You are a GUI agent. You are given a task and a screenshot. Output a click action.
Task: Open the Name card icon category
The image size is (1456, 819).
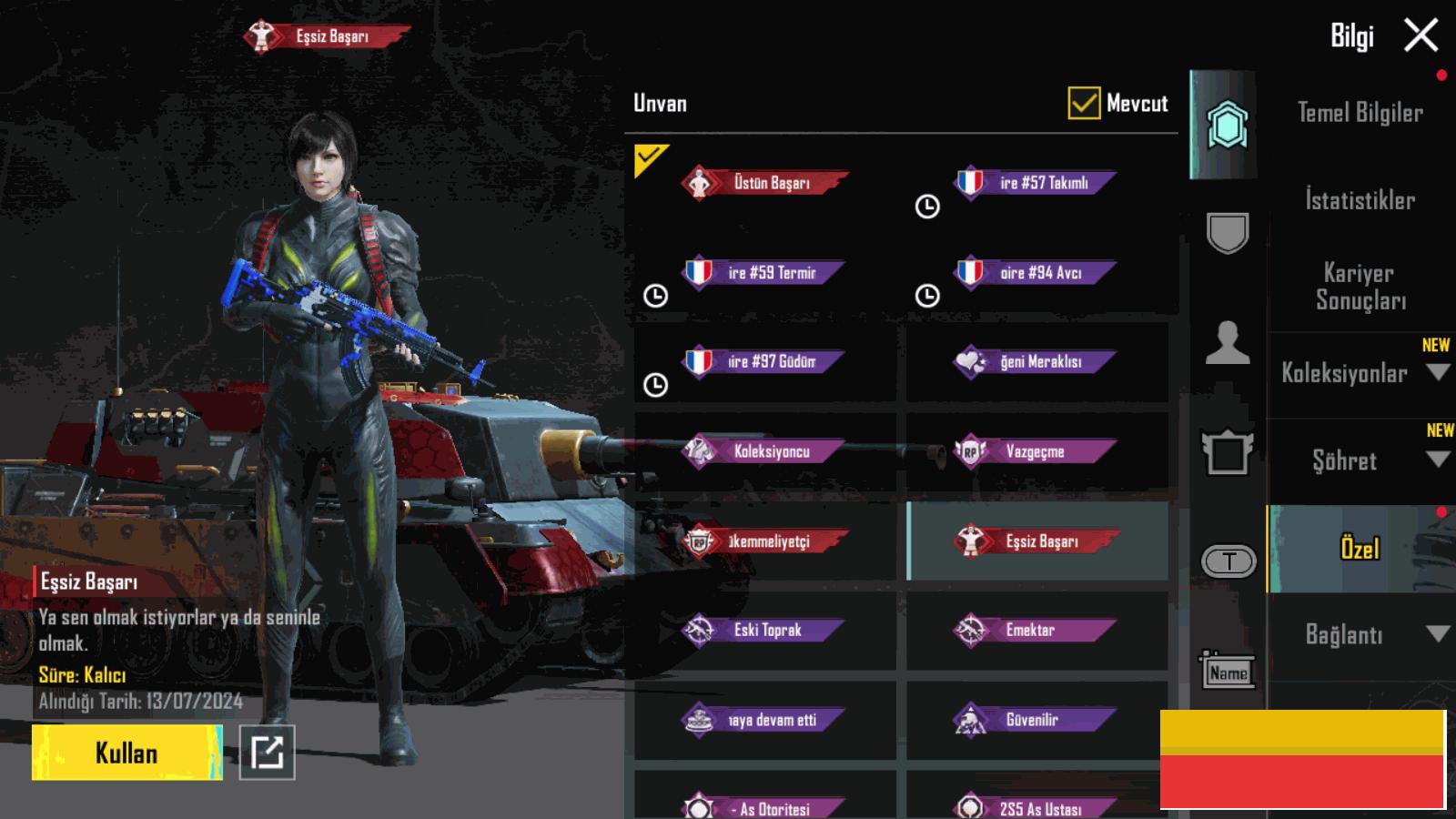pos(1228,672)
